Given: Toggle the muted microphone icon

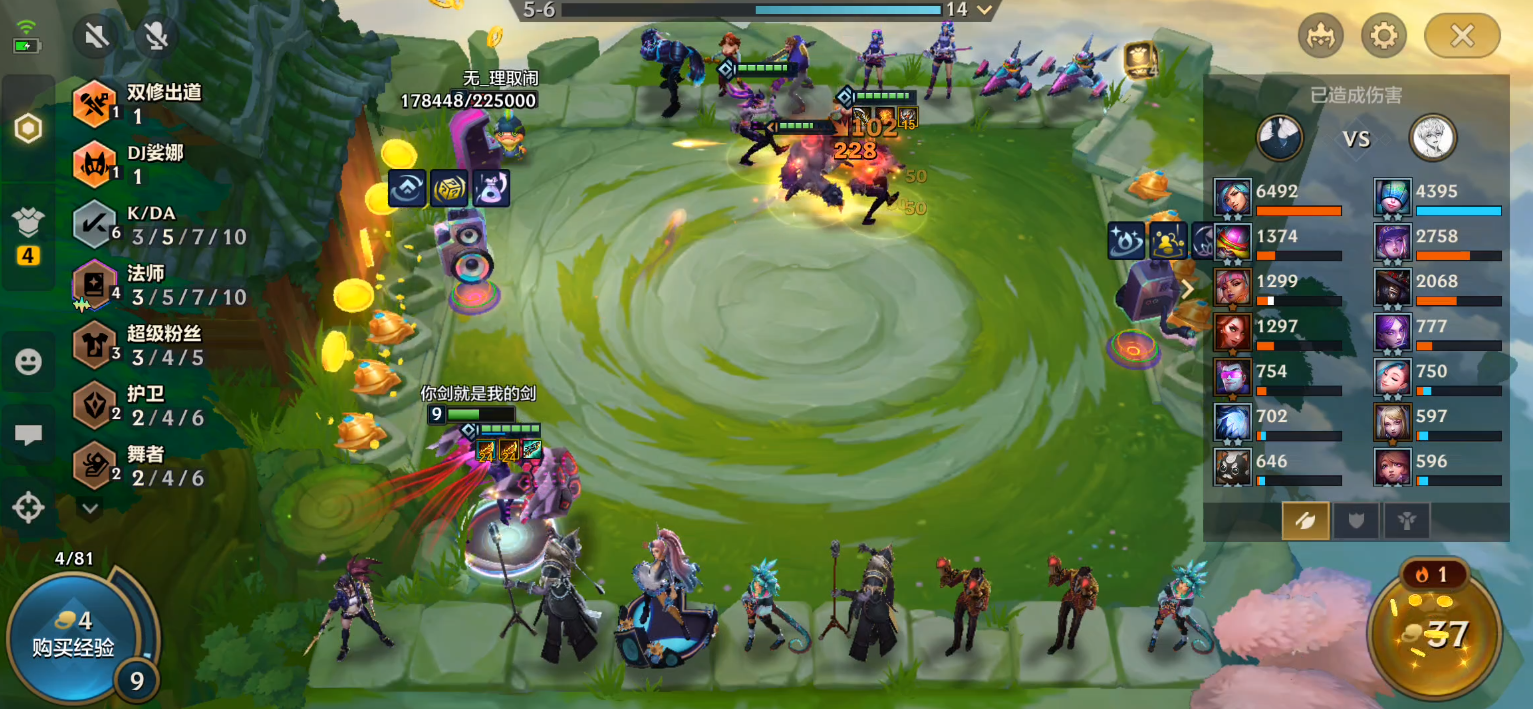Looking at the screenshot, I should 155,37.
